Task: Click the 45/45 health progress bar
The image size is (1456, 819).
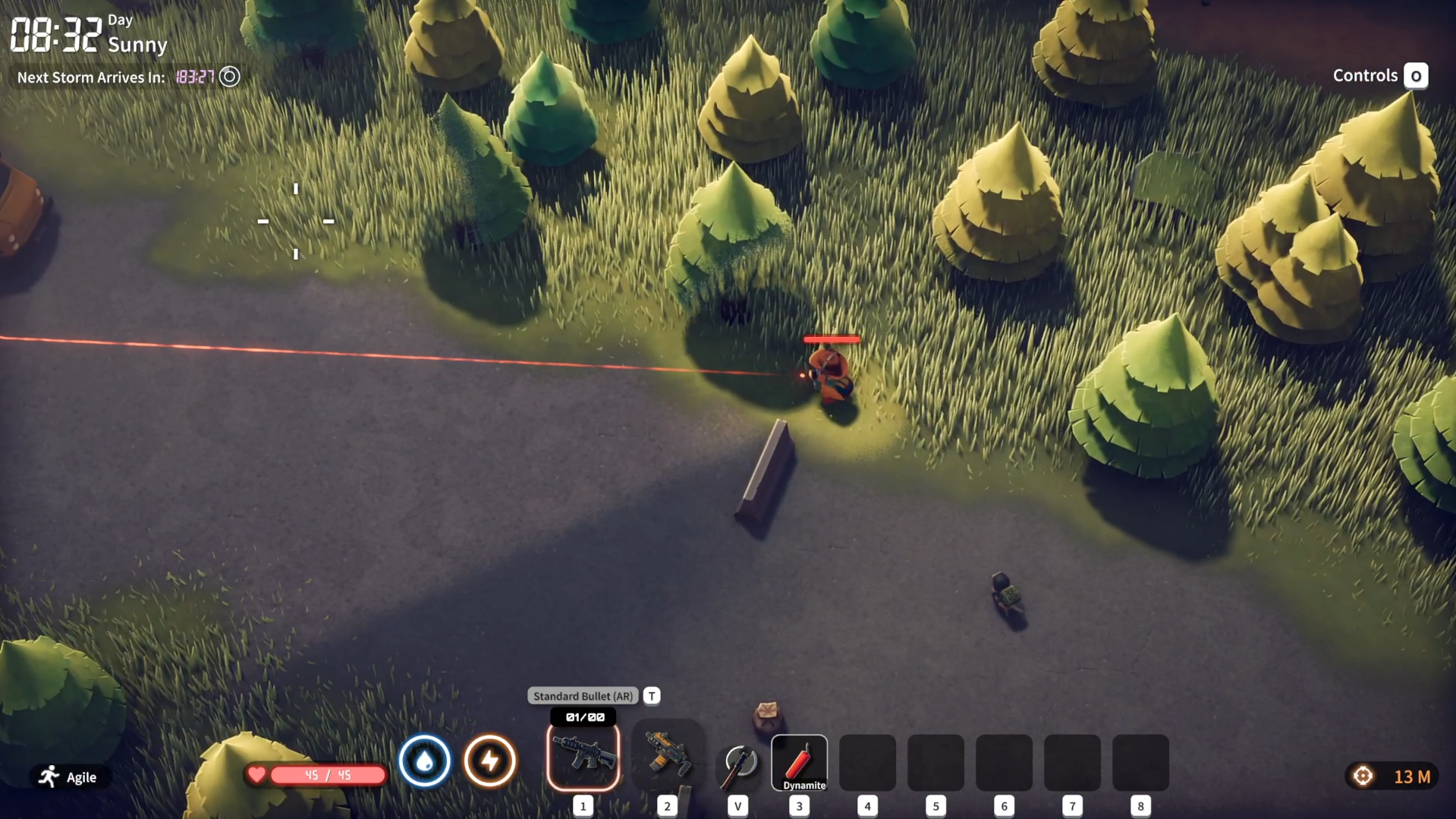Action: click(x=326, y=775)
